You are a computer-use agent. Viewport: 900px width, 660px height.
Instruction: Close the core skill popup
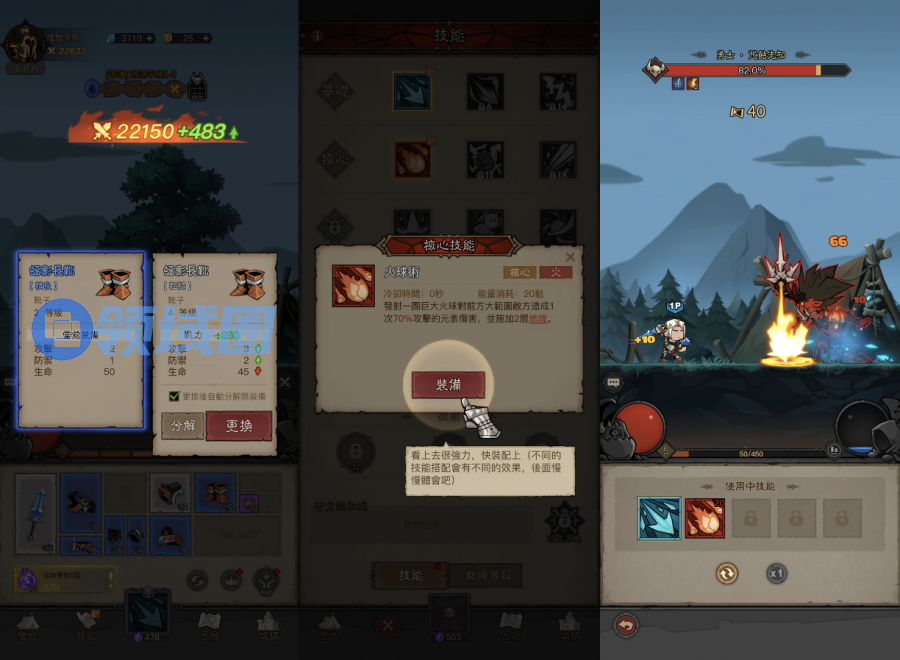coord(570,257)
